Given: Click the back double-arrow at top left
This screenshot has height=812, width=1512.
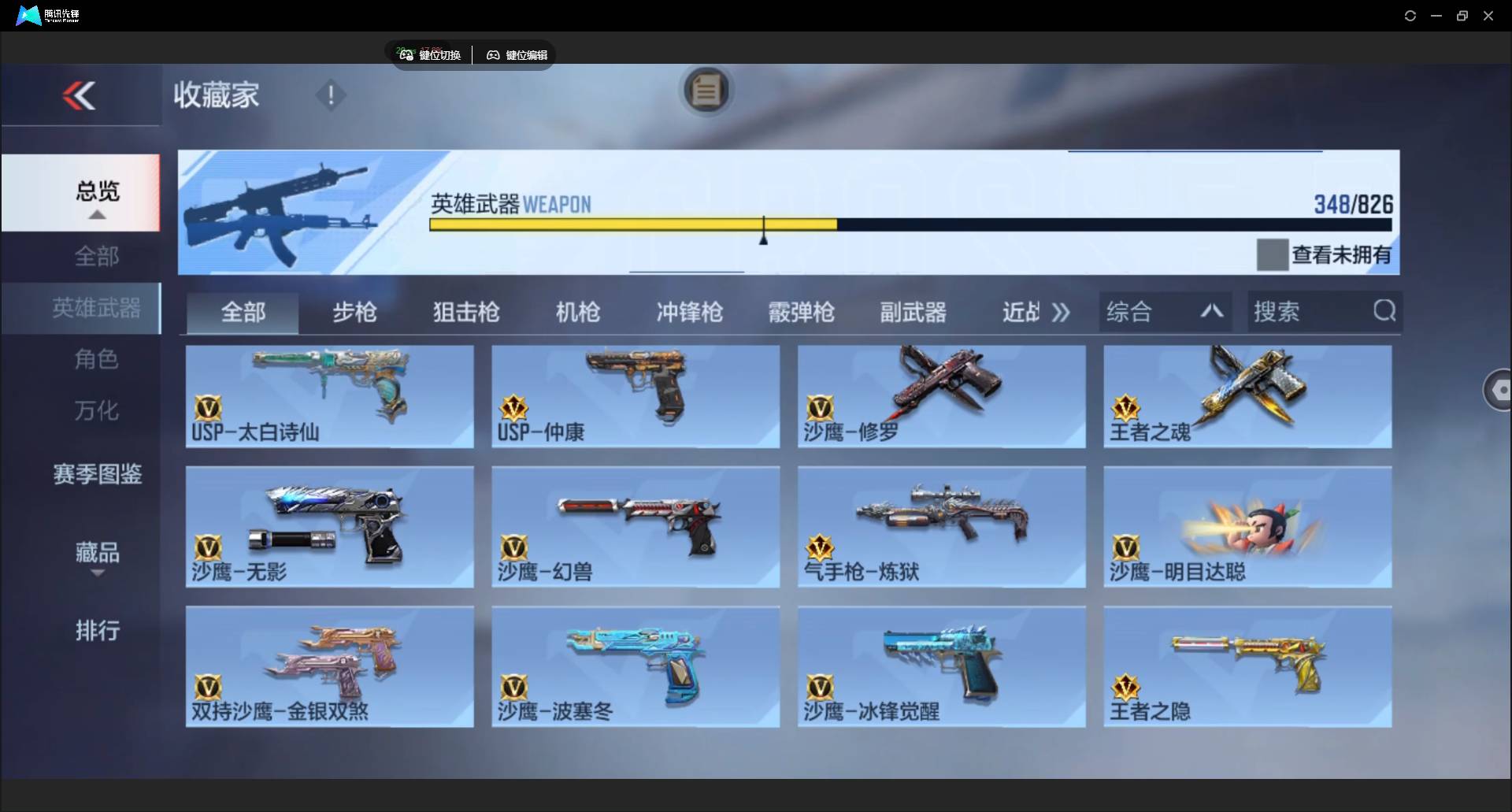Looking at the screenshot, I should coord(80,95).
